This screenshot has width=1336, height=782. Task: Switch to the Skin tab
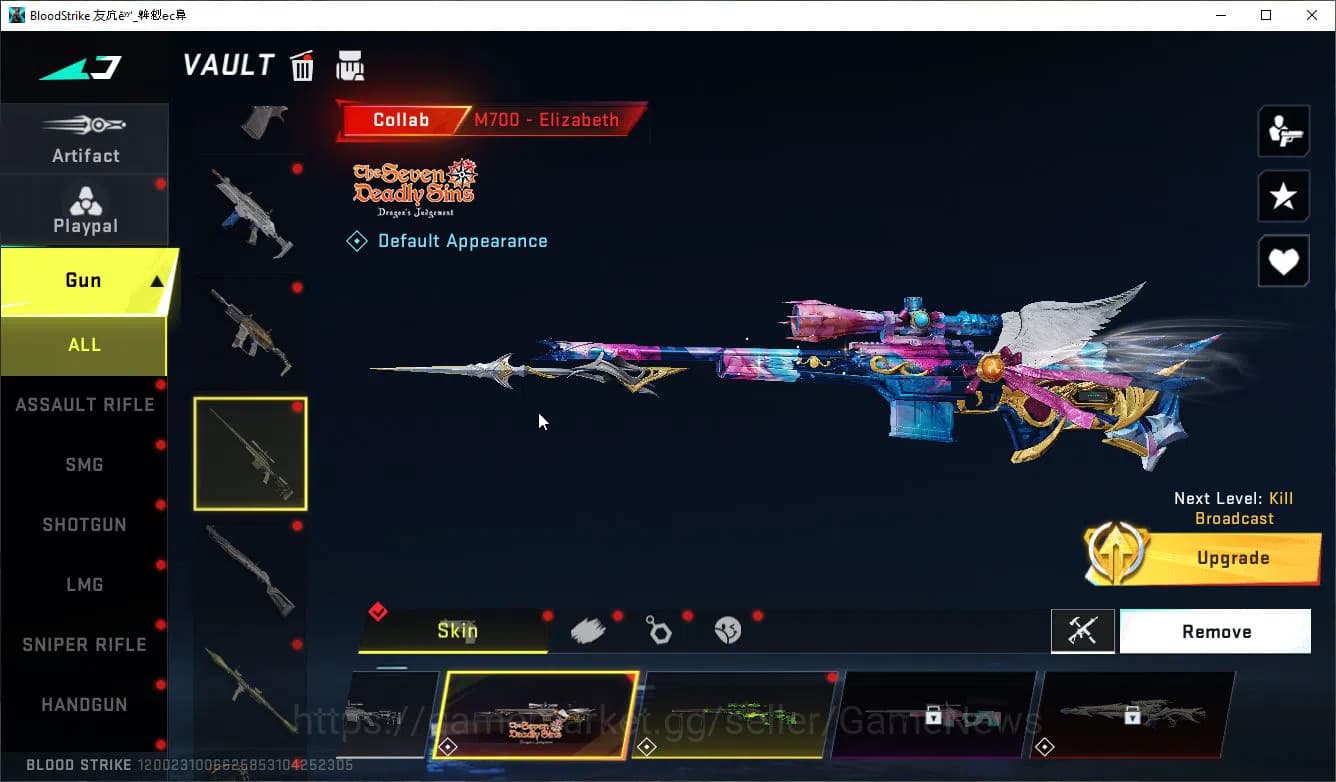point(458,630)
